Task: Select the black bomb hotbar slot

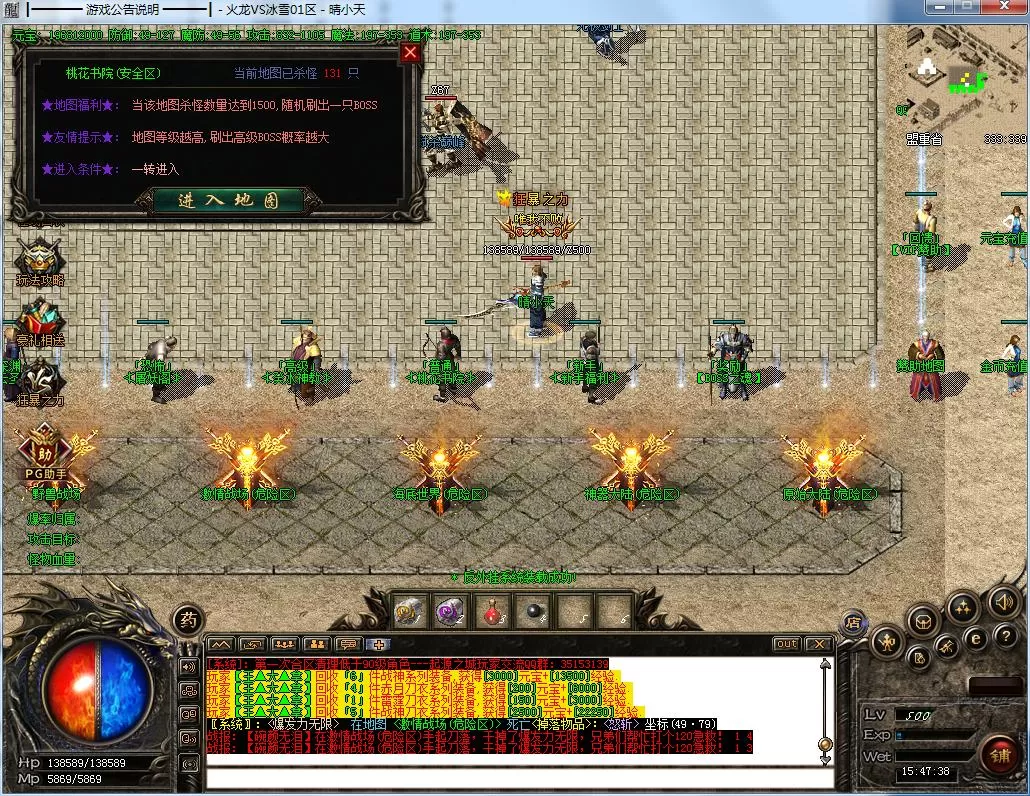Action: pos(534,610)
